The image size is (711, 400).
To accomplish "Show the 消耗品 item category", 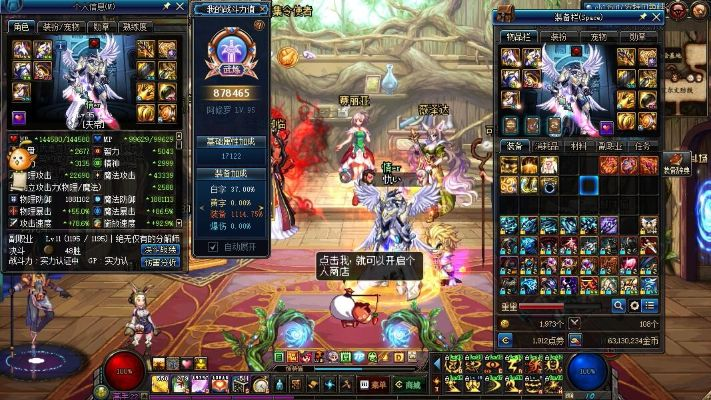I will coord(548,146).
